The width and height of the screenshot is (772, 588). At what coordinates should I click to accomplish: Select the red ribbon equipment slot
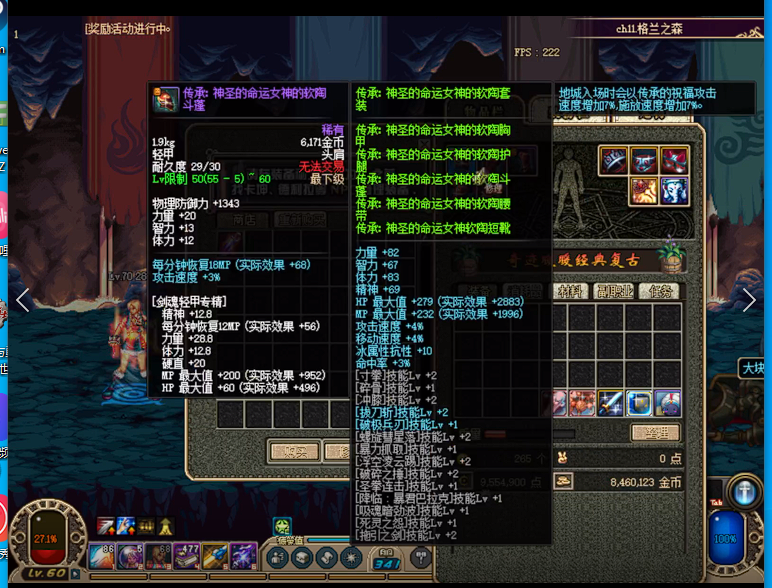pos(674,161)
